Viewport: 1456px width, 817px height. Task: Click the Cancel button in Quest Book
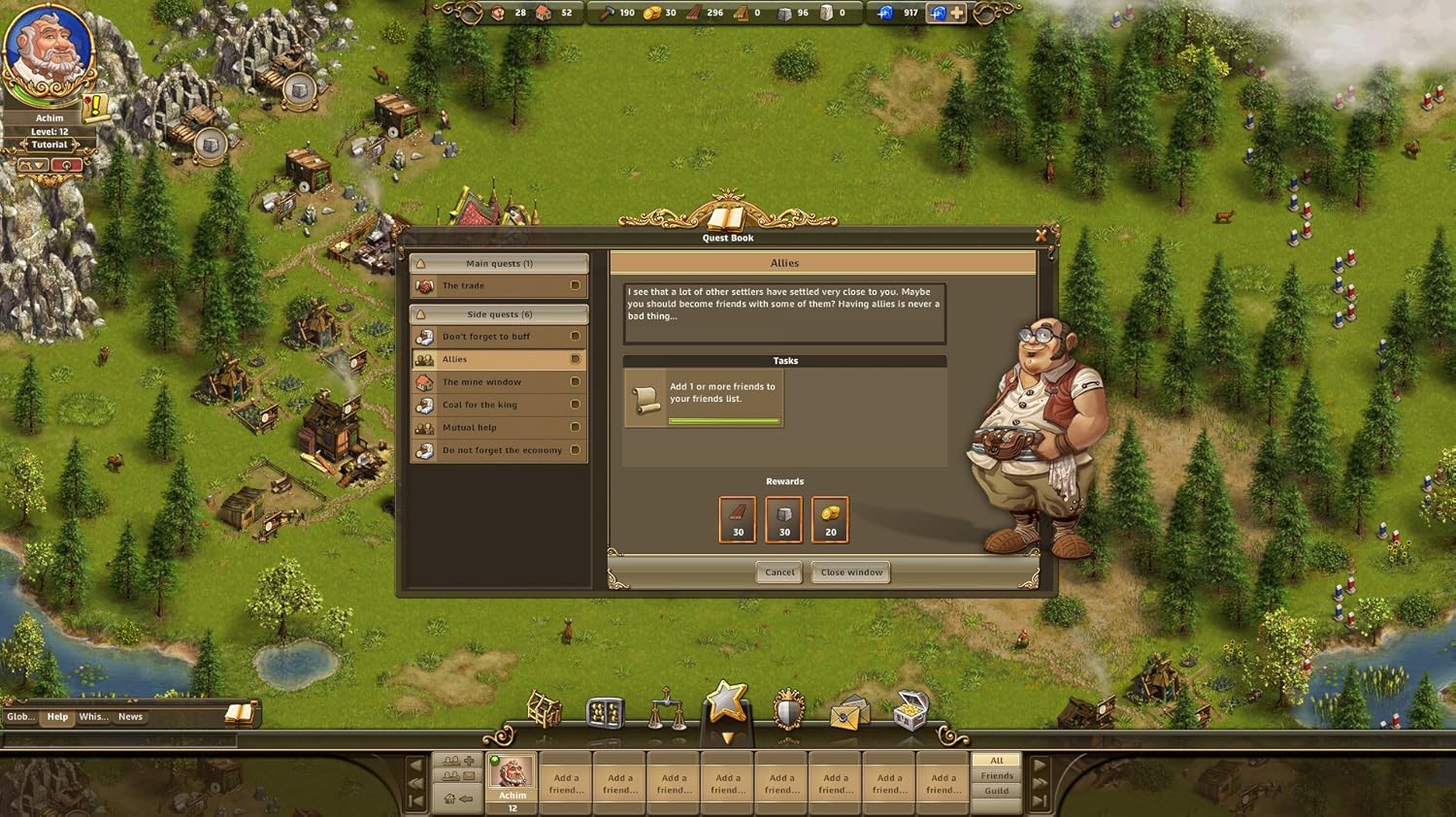pos(779,572)
